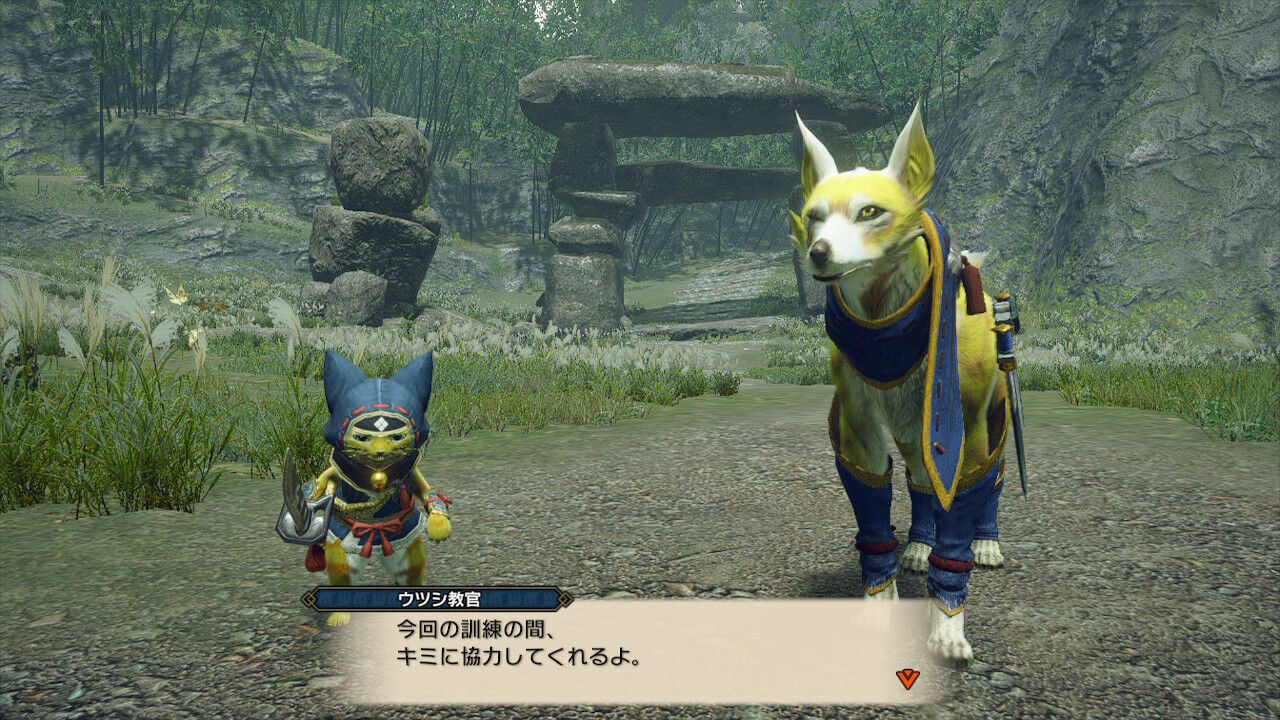Click the bell hanging on the Palico's chest

[x=378, y=478]
